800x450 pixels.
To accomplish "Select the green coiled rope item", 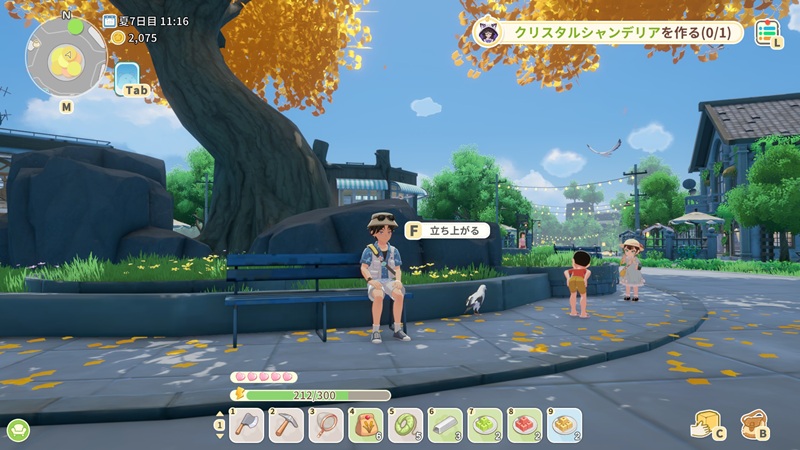I will (x=406, y=425).
